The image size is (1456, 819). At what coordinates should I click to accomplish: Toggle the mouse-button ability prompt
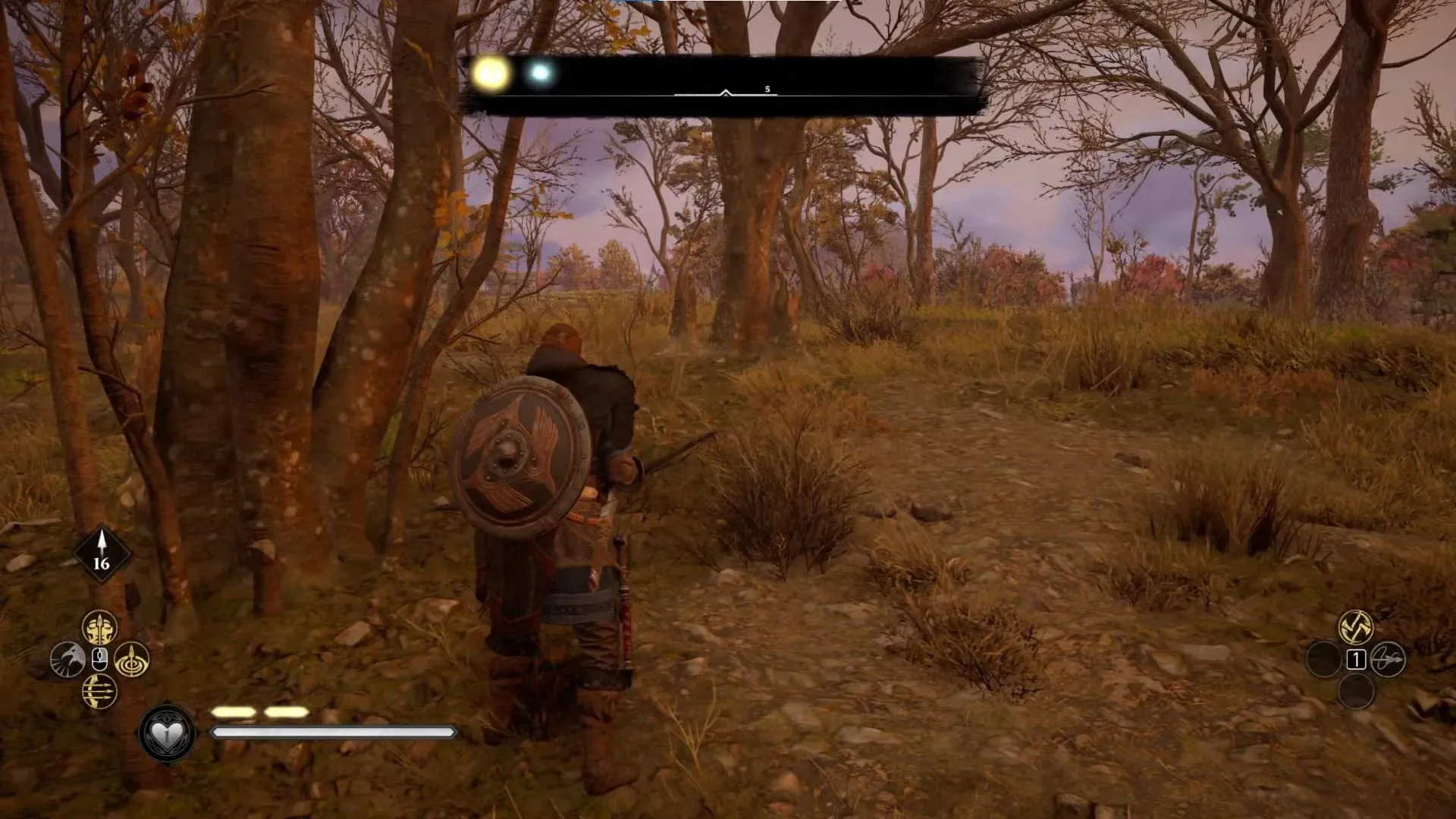point(99,659)
